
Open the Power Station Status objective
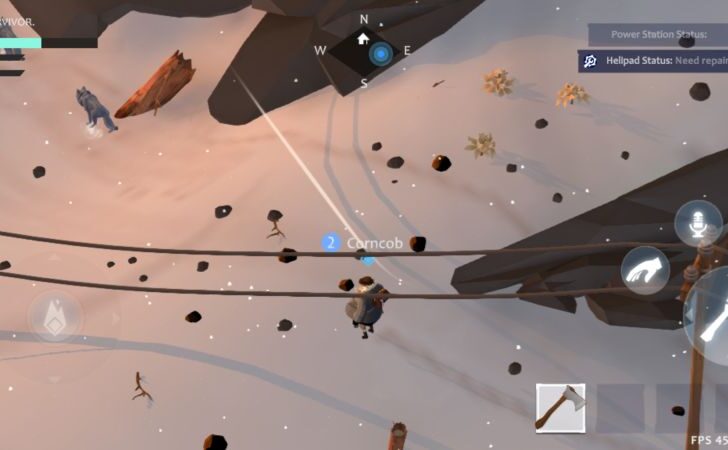pos(657,34)
